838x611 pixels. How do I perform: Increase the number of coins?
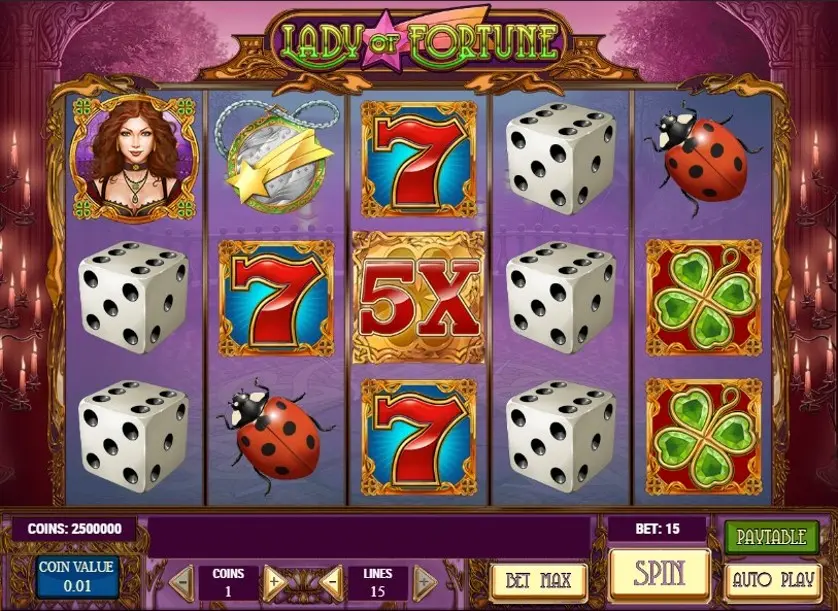coord(275,580)
